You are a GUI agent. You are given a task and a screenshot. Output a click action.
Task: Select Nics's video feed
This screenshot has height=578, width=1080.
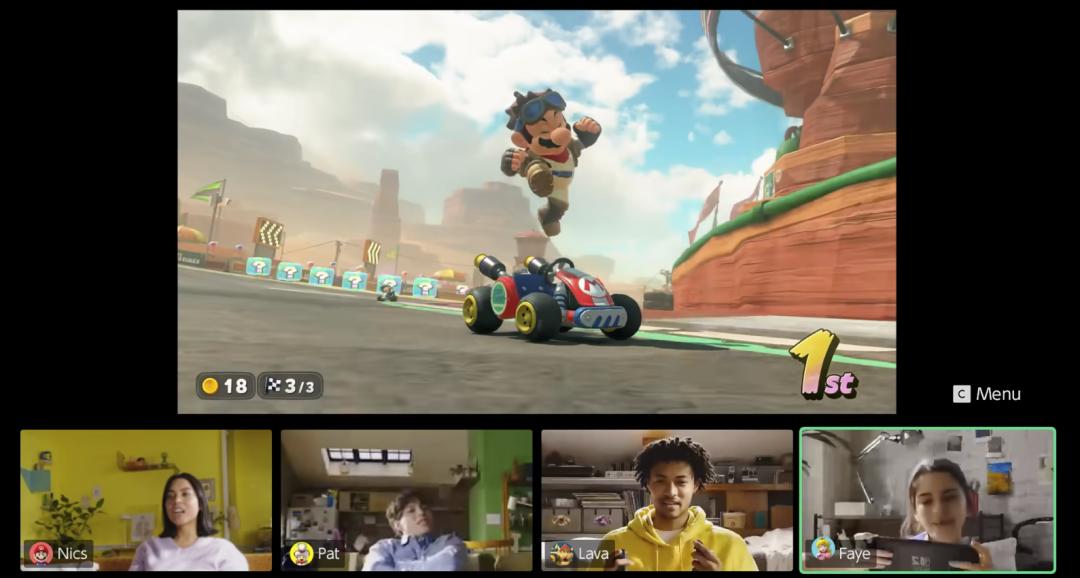click(146, 500)
